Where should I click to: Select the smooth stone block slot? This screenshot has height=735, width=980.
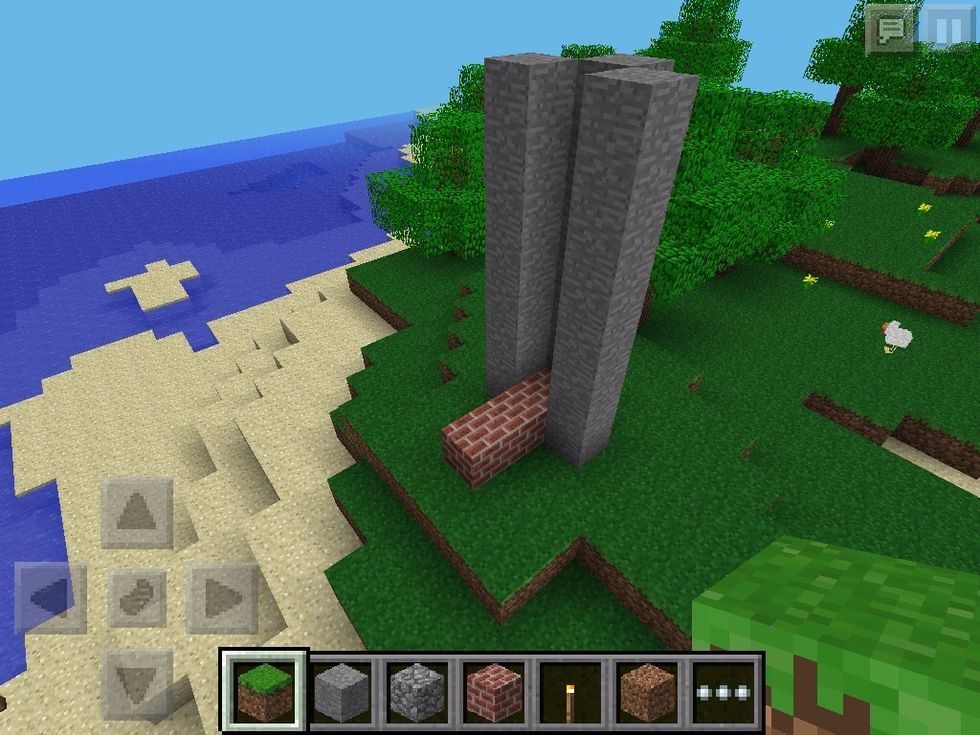[341, 691]
